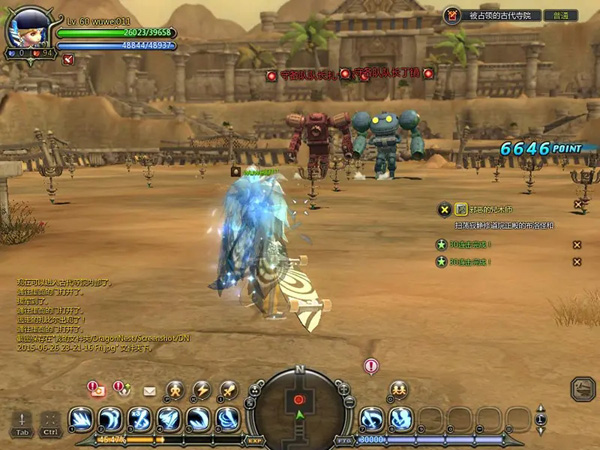The image size is (600, 450).
Task: Open the pink exclamation alert bubble
Action: pyautogui.click(x=371, y=367)
